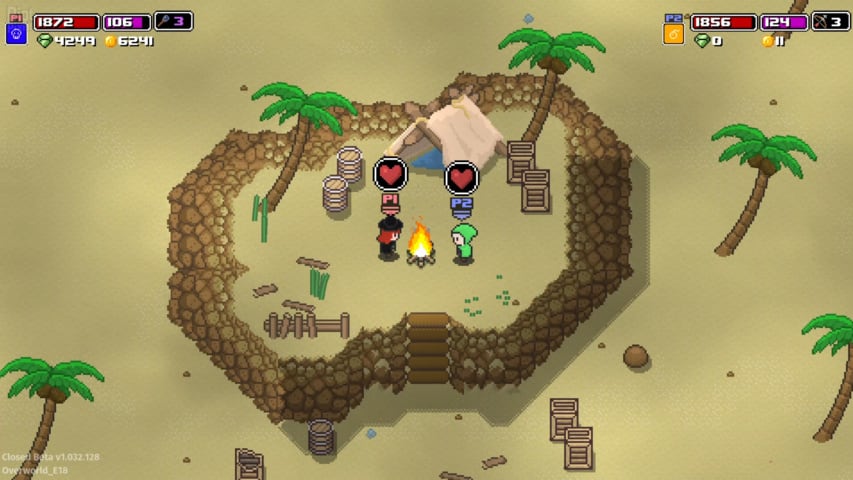
Task: Select Player 2's bow weapon slot
Action: pyautogui.click(x=830, y=21)
